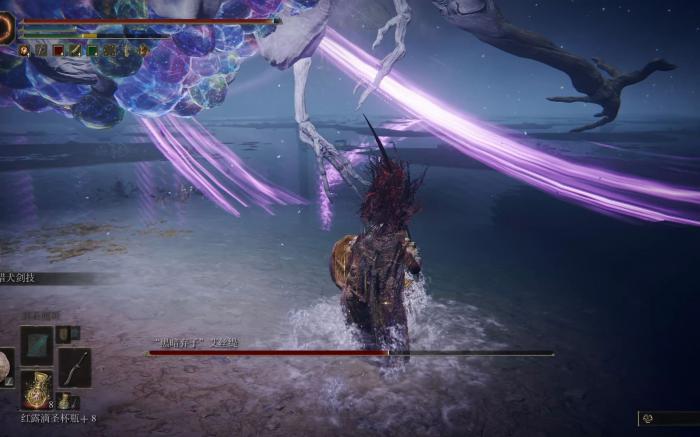This screenshot has height=437, width=700.
Task: Click the red square buff status icon
Action: pos(58,49)
